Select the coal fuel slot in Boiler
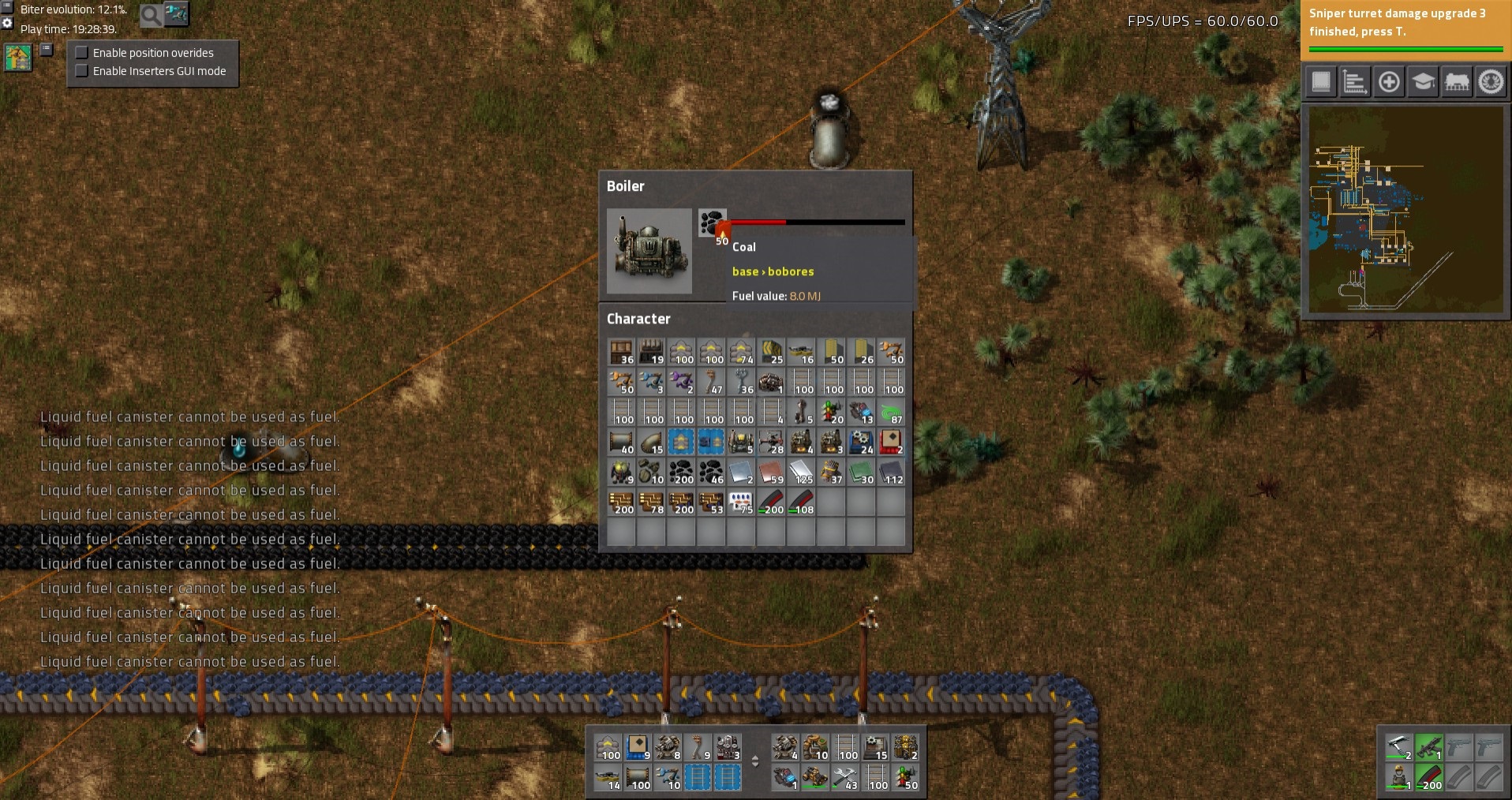 click(x=712, y=223)
